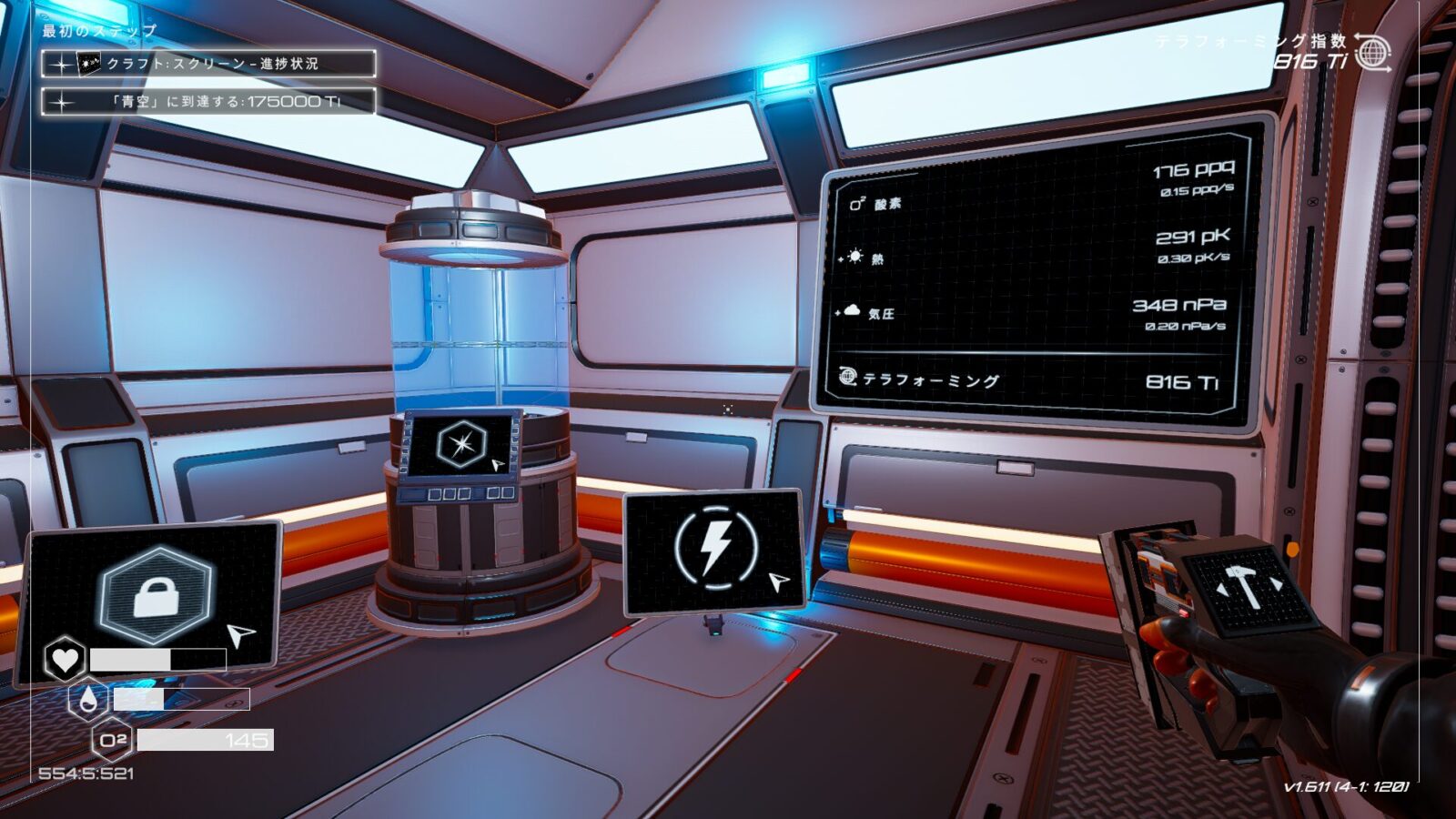Expand the 291 pK heat reading
The image size is (1456, 819).
click(x=1194, y=237)
